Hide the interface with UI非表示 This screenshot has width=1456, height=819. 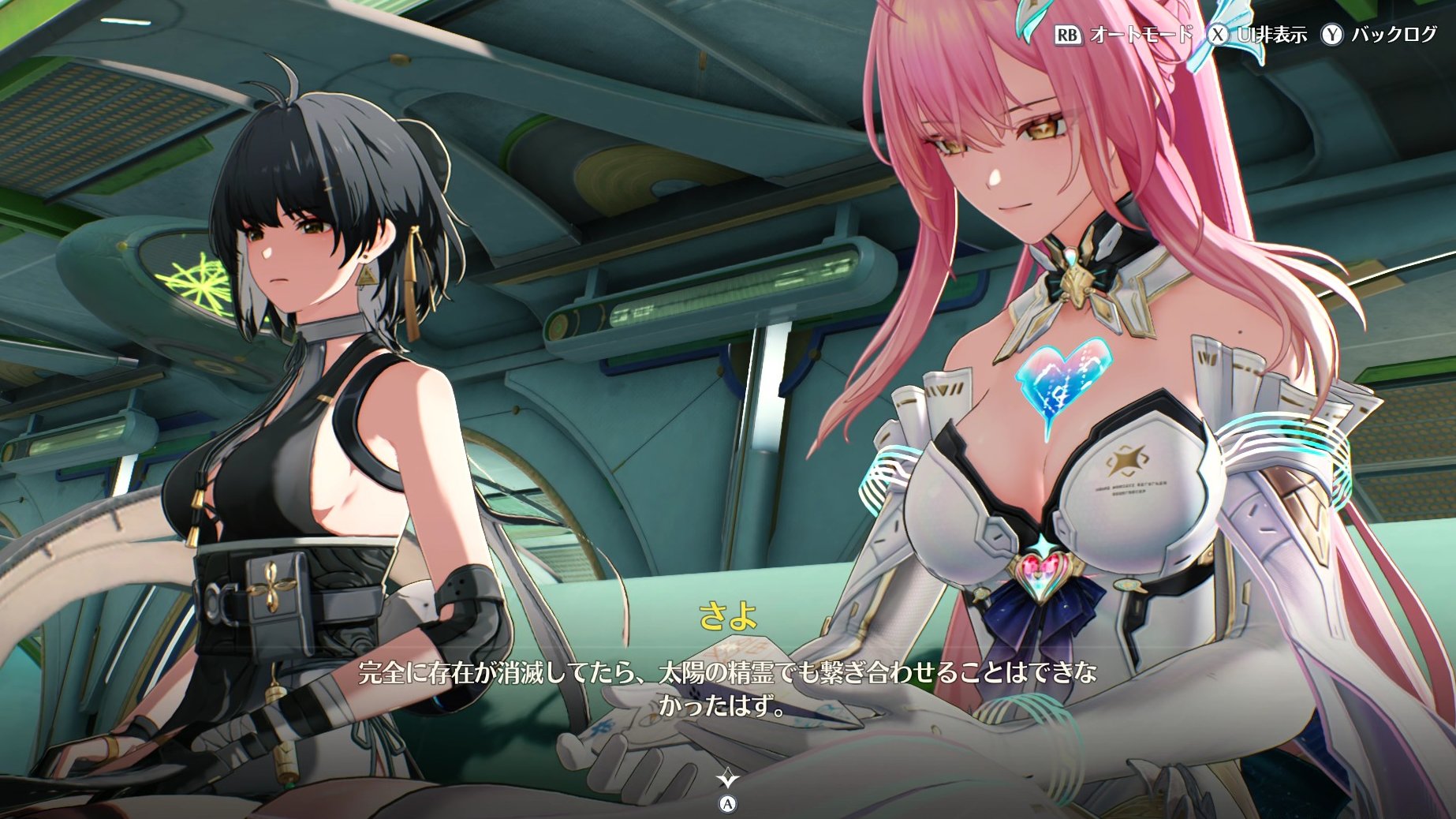pyautogui.click(x=1259, y=35)
